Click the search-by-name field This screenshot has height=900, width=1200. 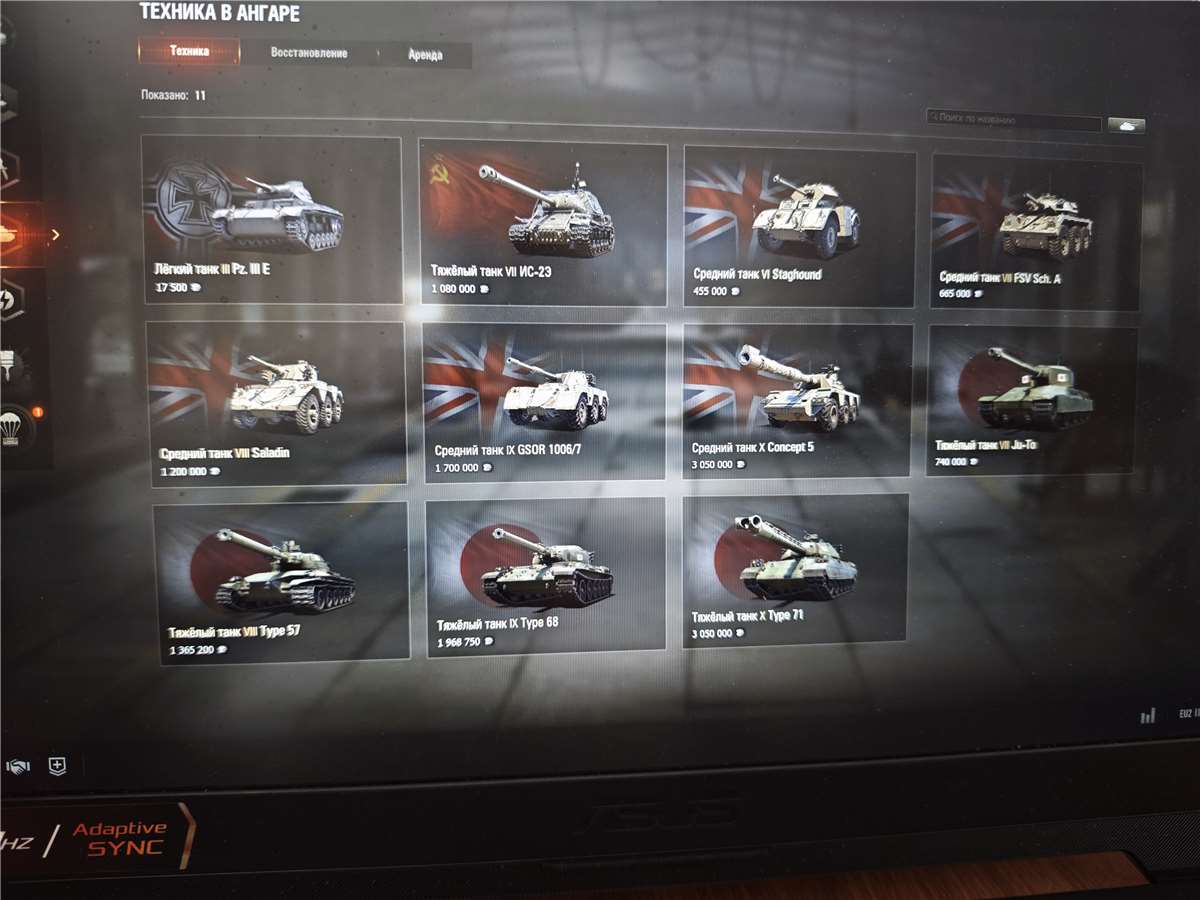tap(1014, 119)
